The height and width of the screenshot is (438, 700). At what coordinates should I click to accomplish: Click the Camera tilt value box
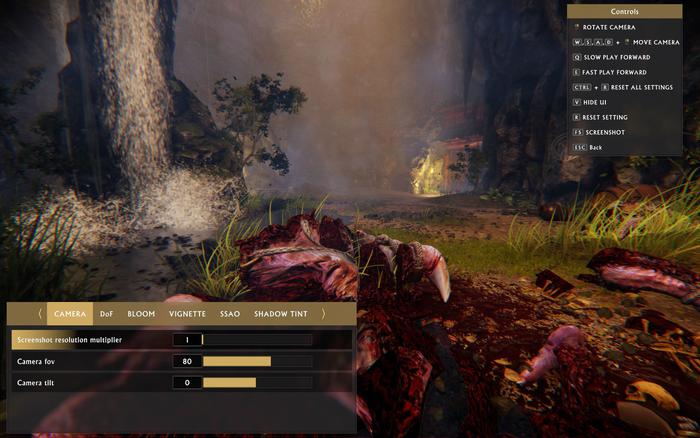187,383
